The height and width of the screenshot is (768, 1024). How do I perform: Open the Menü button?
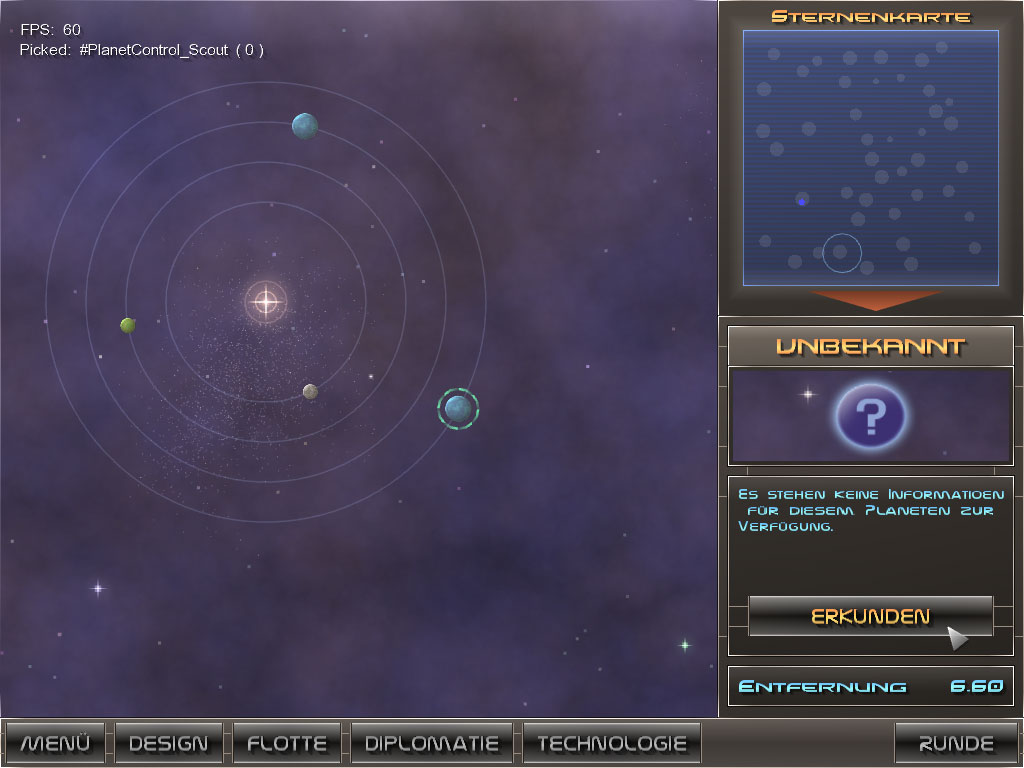click(x=56, y=743)
